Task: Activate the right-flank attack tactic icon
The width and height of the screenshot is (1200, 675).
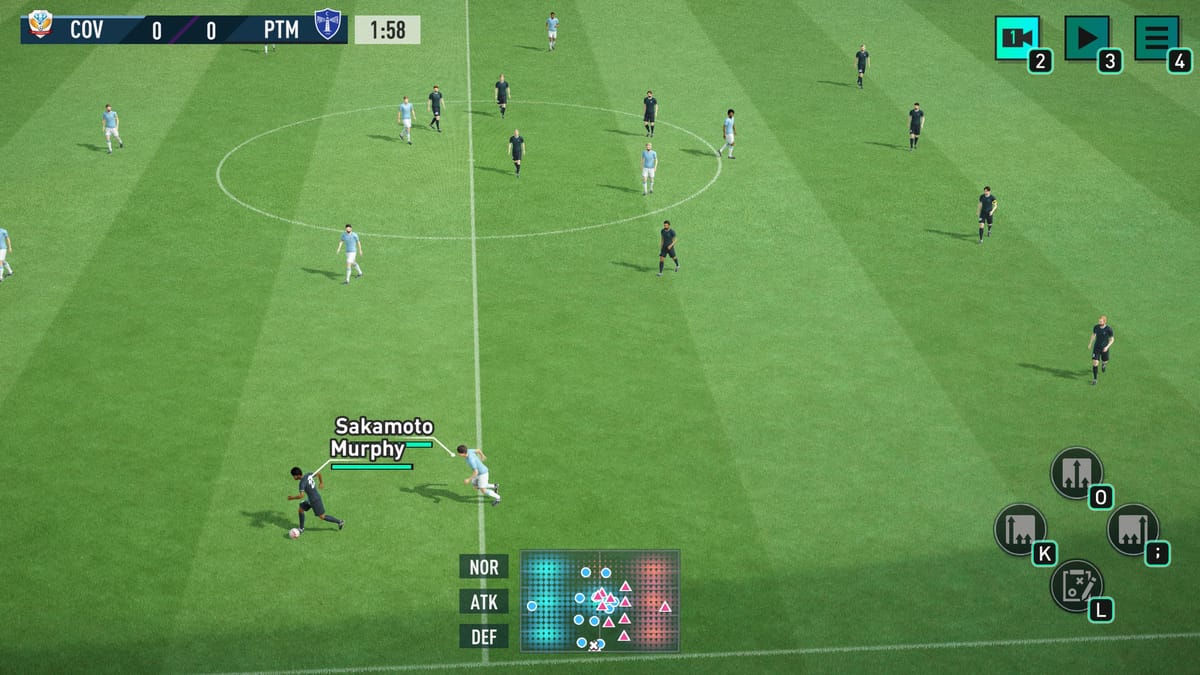Action: click(1133, 529)
